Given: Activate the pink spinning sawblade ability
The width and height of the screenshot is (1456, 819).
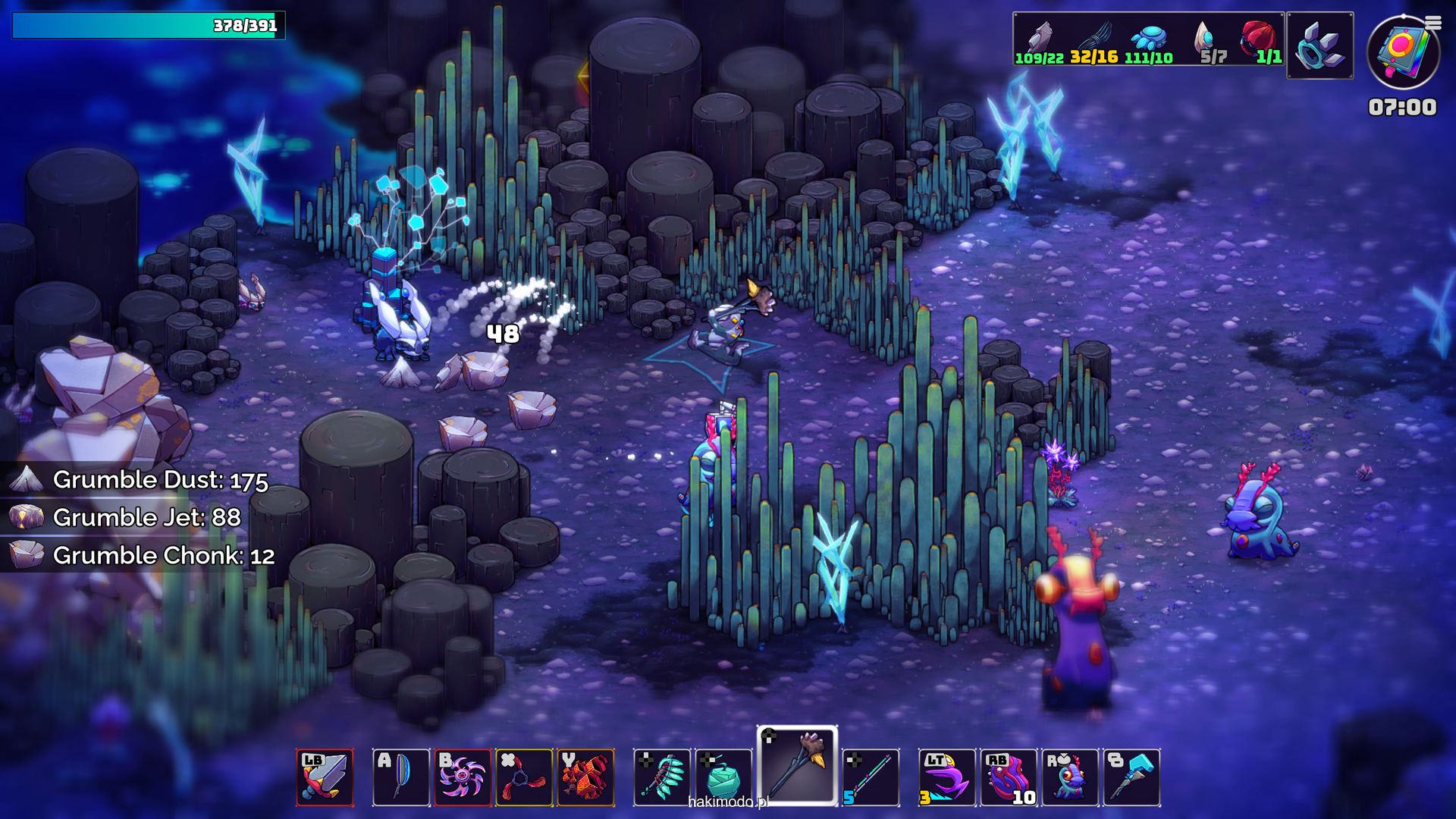Looking at the screenshot, I should [x=463, y=777].
